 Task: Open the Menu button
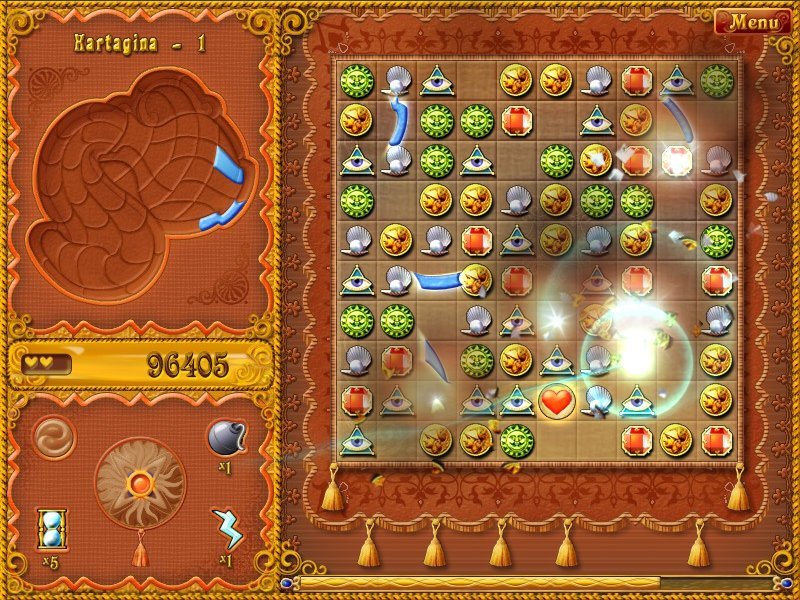click(753, 22)
